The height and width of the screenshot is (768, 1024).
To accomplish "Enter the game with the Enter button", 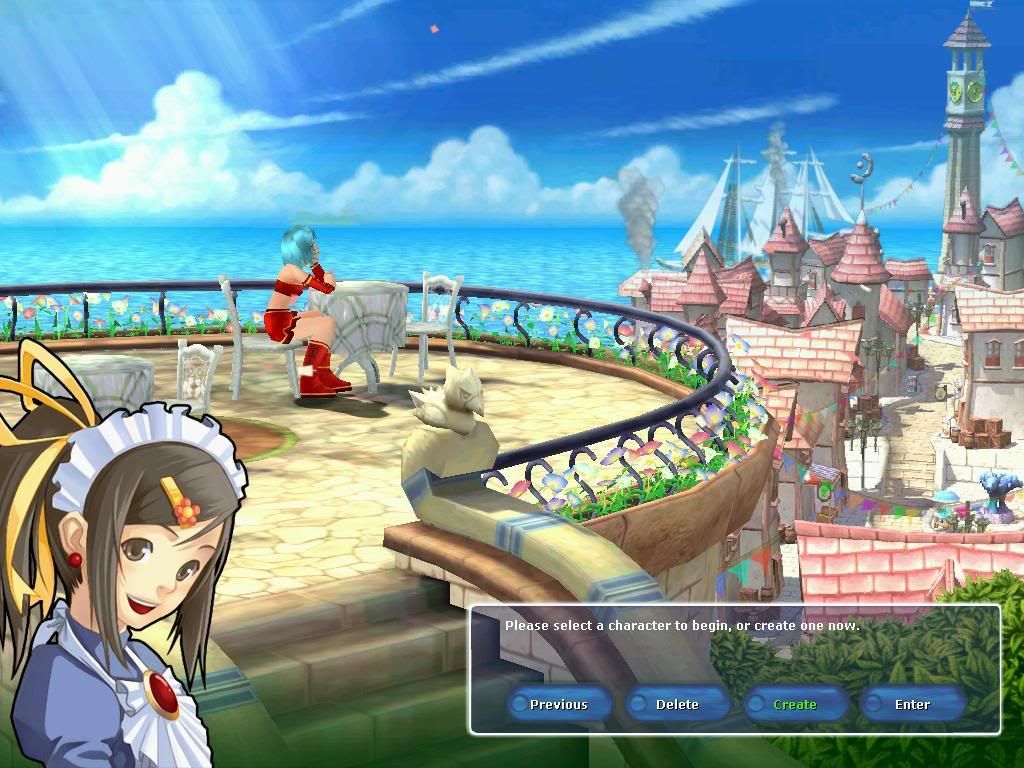I will [912, 704].
